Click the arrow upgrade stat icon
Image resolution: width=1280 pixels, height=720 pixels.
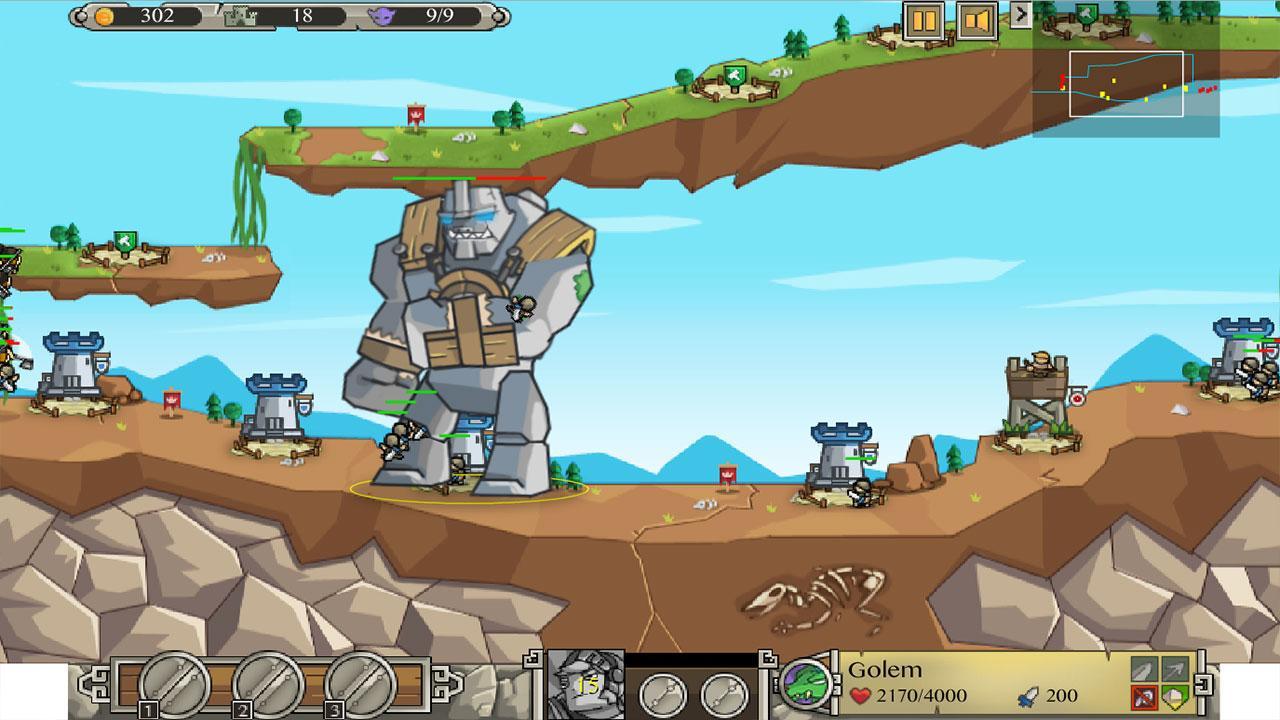(x=1175, y=671)
